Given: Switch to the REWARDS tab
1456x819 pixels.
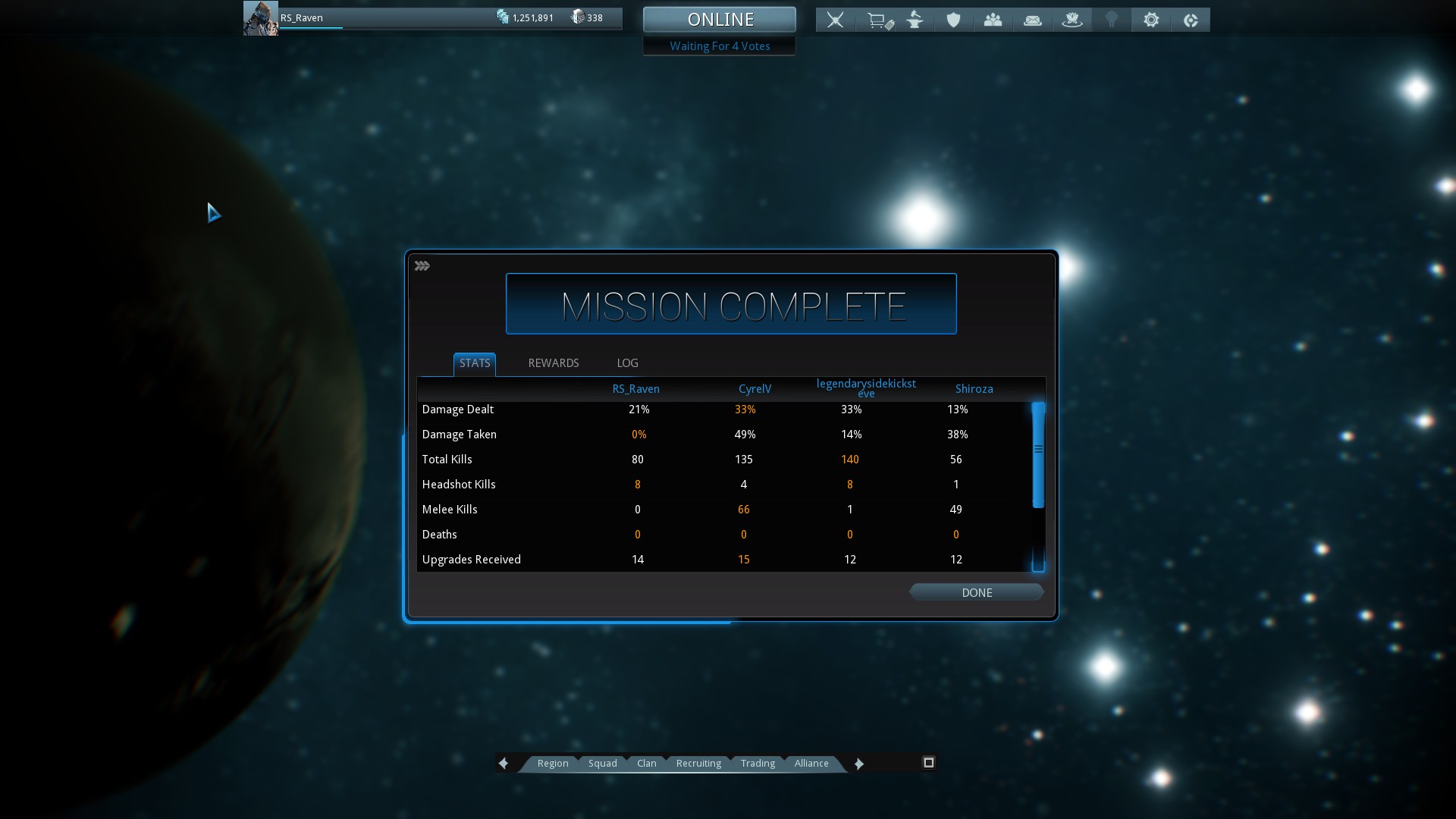Looking at the screenshot, I should [x=553, y=363].
